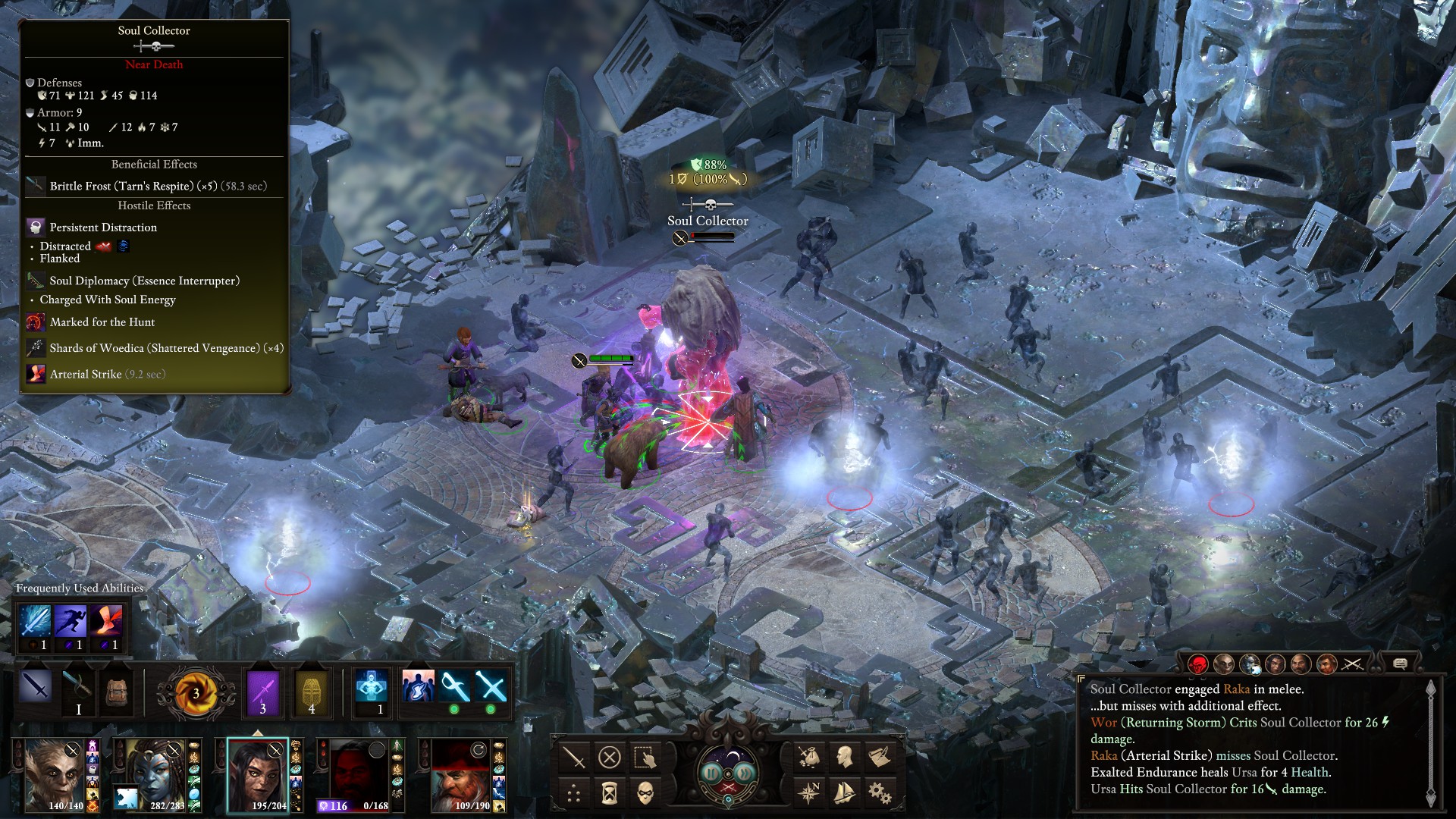The width and height of the screenshot is (1456, 819).
Task: Open party formation dots button
Action: tap(574, 793)
